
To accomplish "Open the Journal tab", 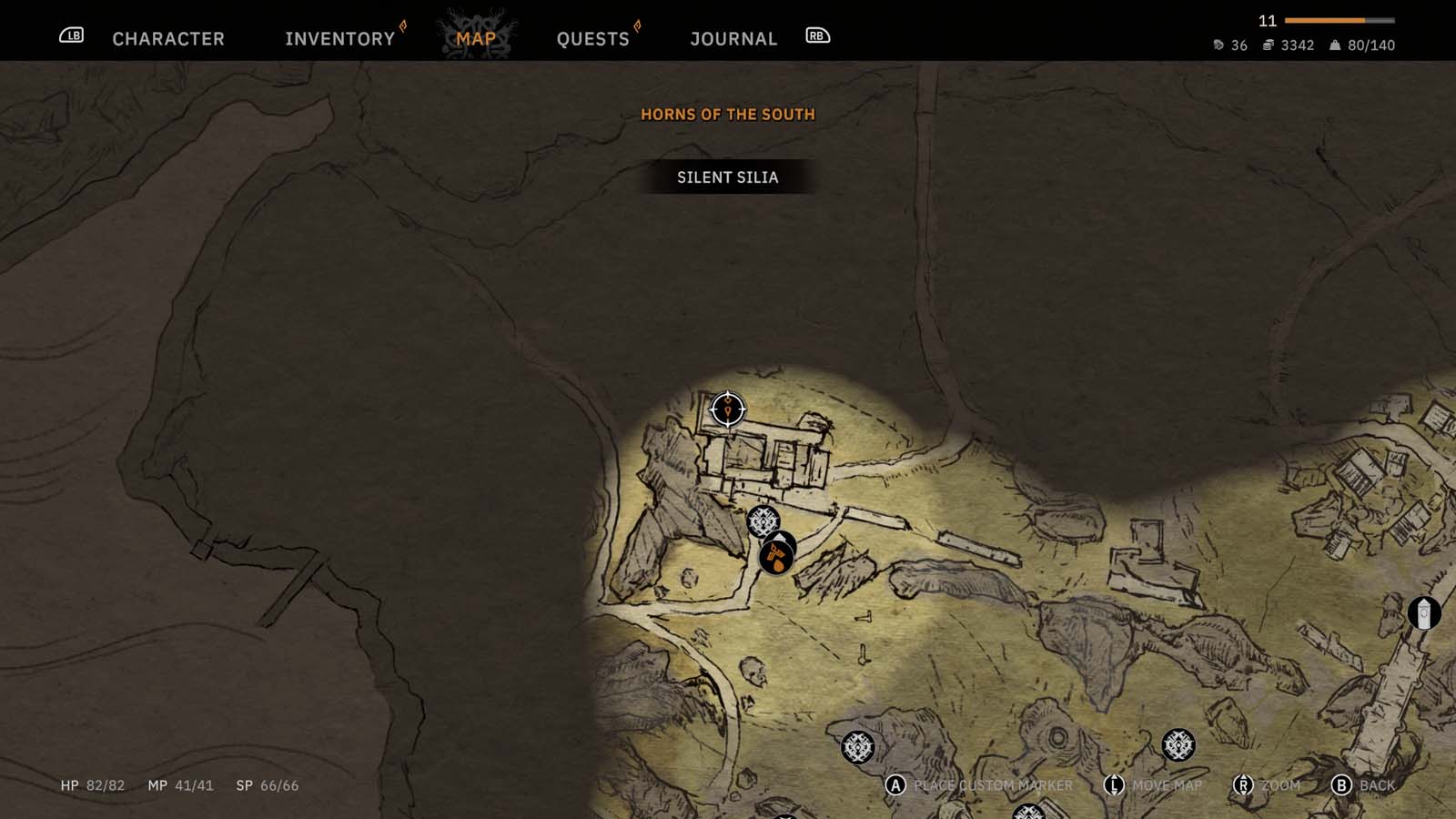I will [733, 39].
